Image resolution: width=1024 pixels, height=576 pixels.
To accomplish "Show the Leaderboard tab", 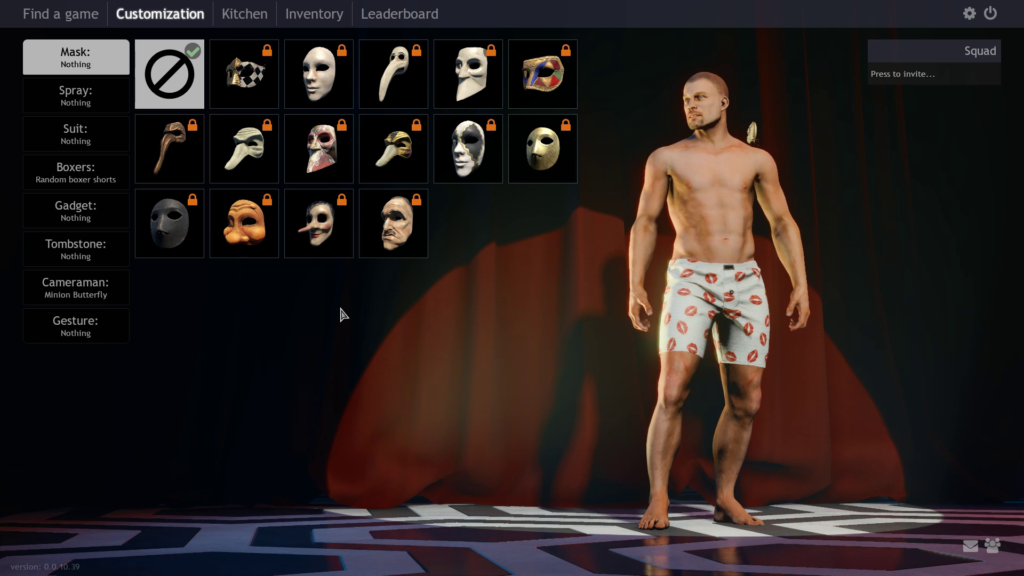I will (399, 14).
